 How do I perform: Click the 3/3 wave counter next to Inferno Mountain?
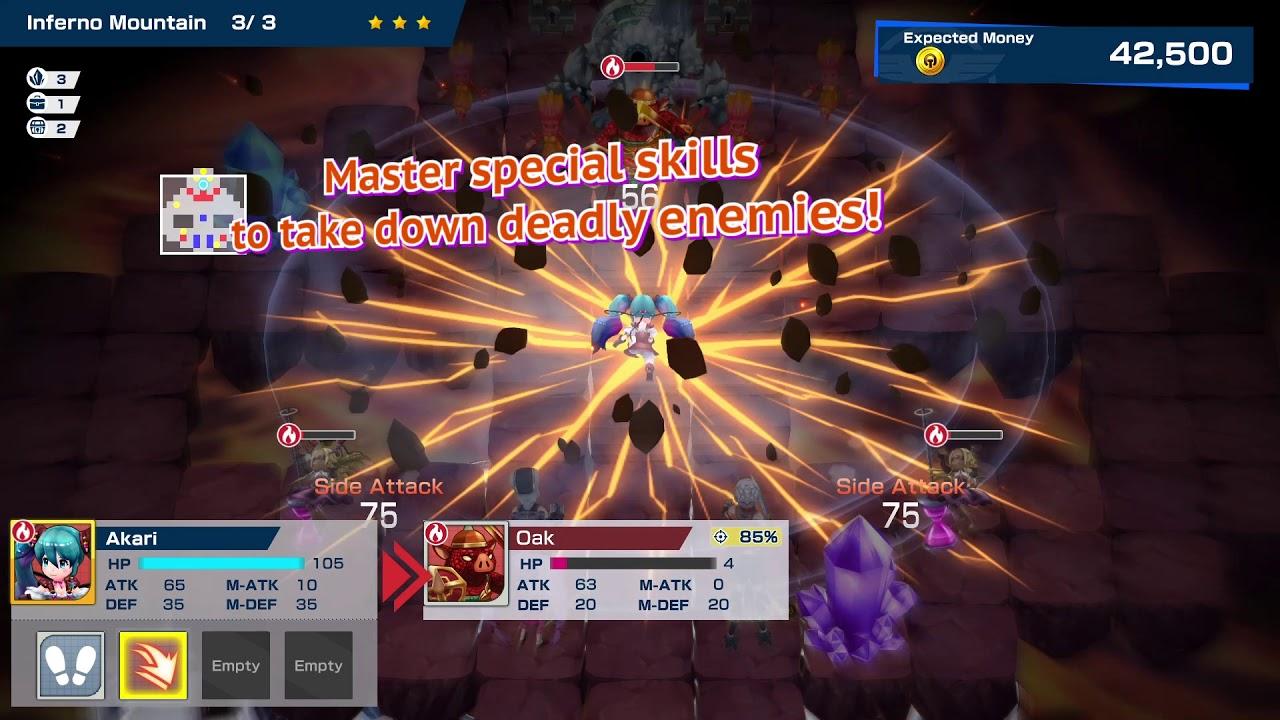point(254,21)
